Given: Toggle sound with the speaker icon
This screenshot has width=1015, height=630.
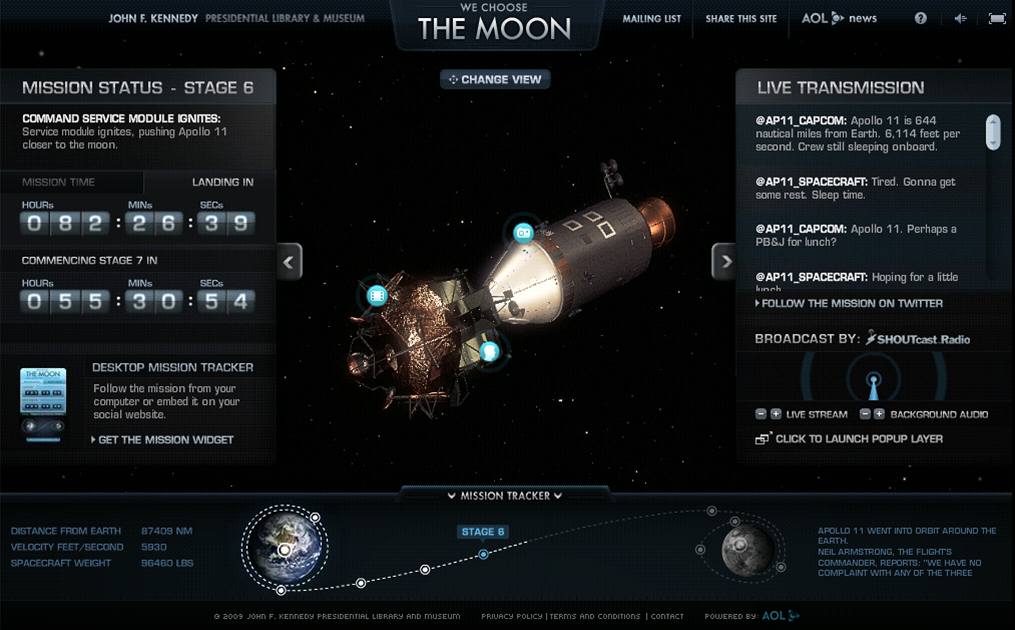Looking at the screenshot, I should point(960,18).
